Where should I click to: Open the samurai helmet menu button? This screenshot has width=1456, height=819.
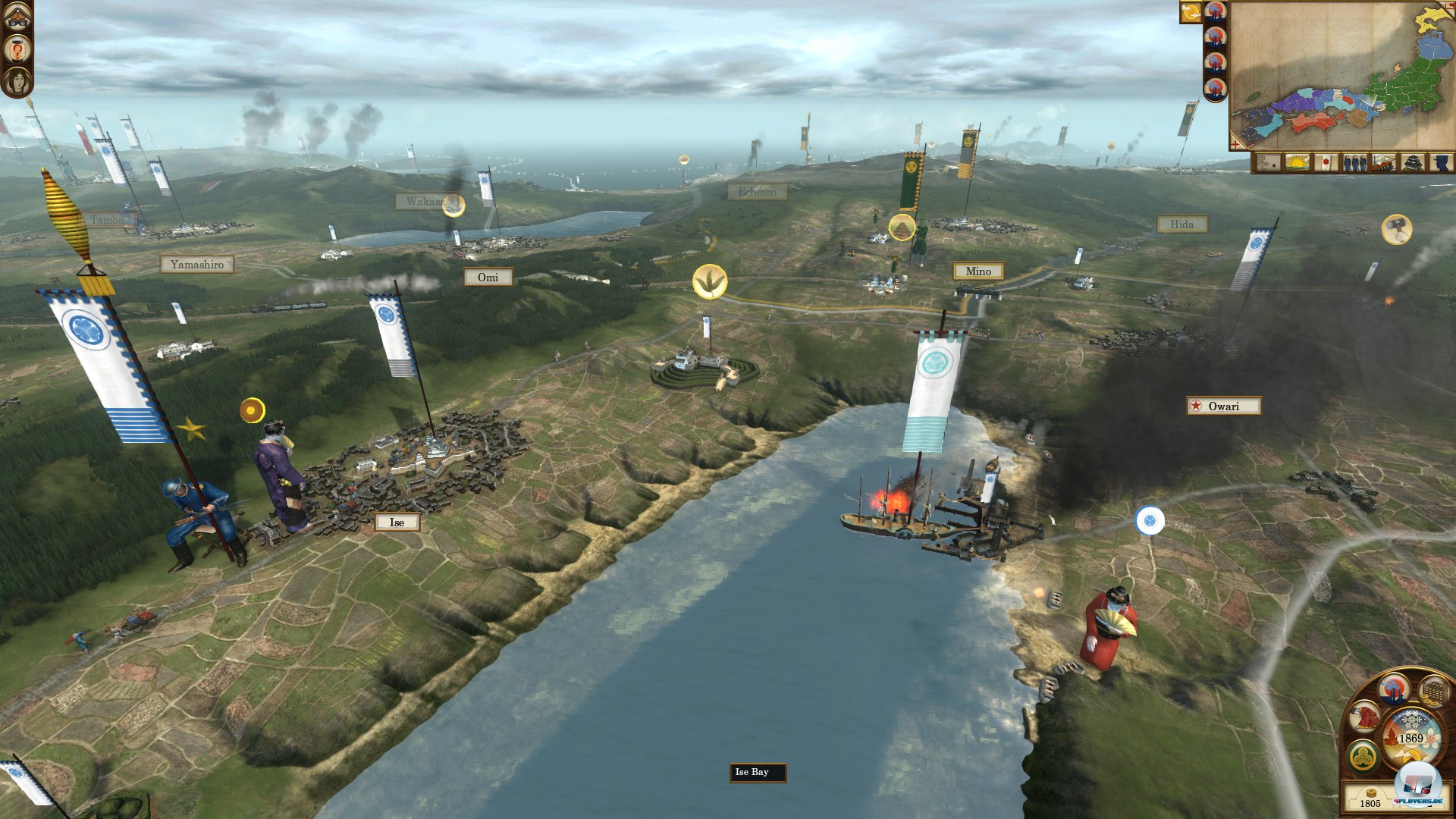pyautogui.click(x=17, y=15)
